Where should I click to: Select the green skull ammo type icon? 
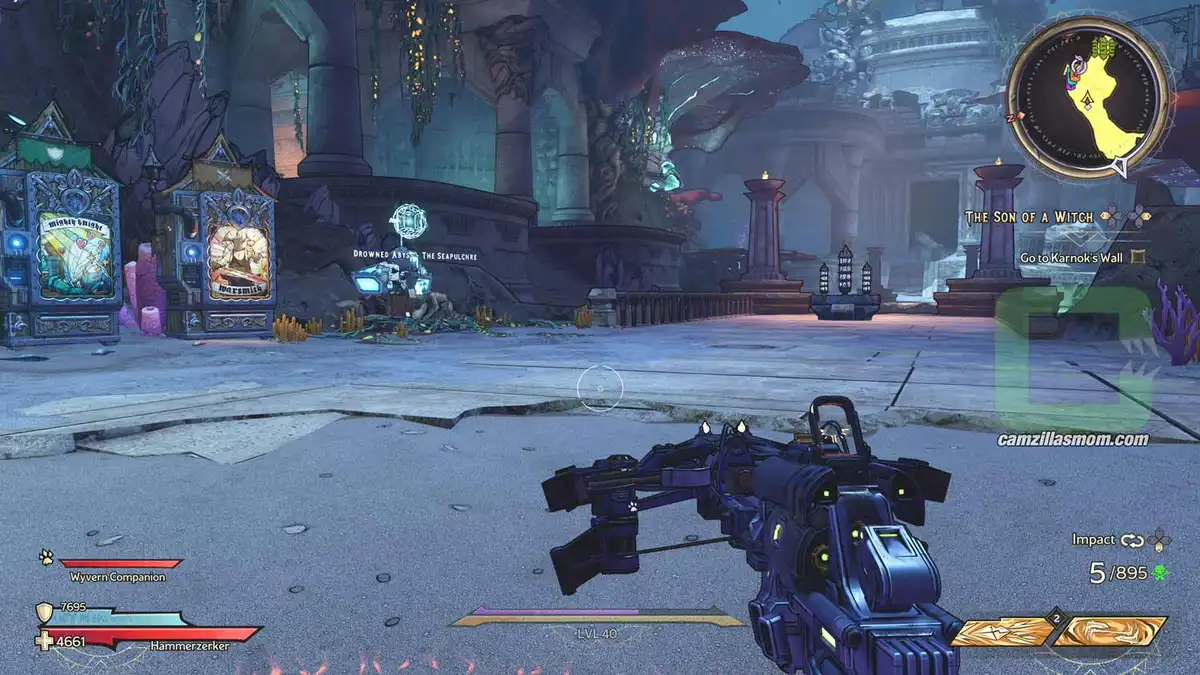coord(1160,574)
